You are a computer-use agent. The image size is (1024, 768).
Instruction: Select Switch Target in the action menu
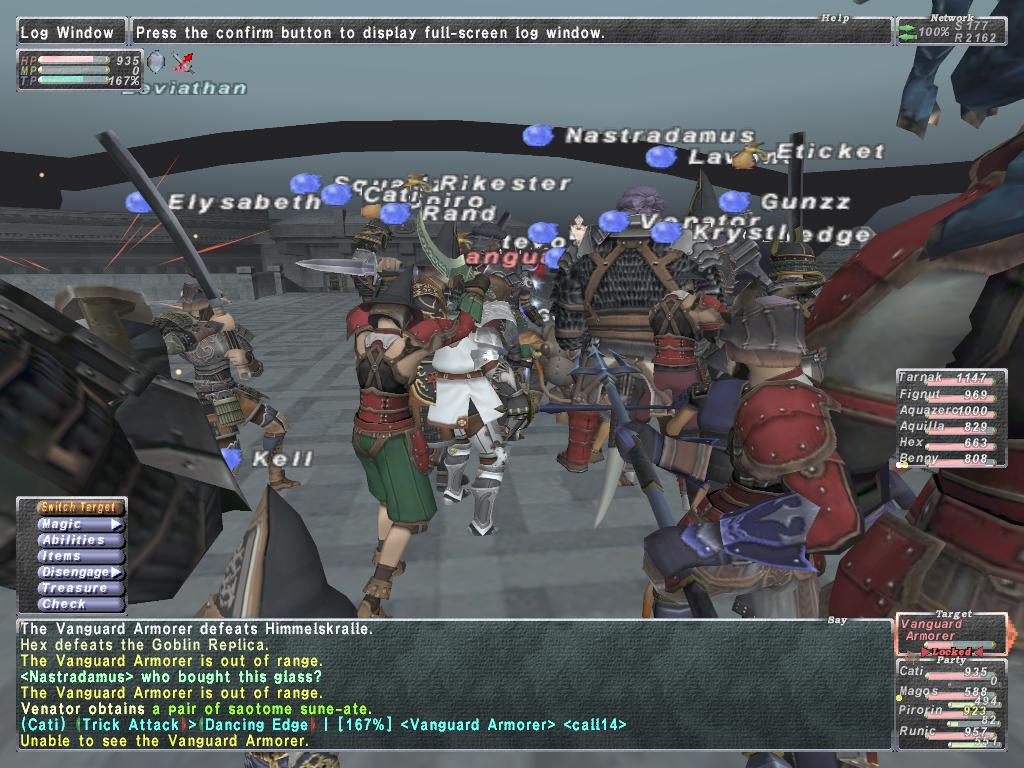click(82, 508)
